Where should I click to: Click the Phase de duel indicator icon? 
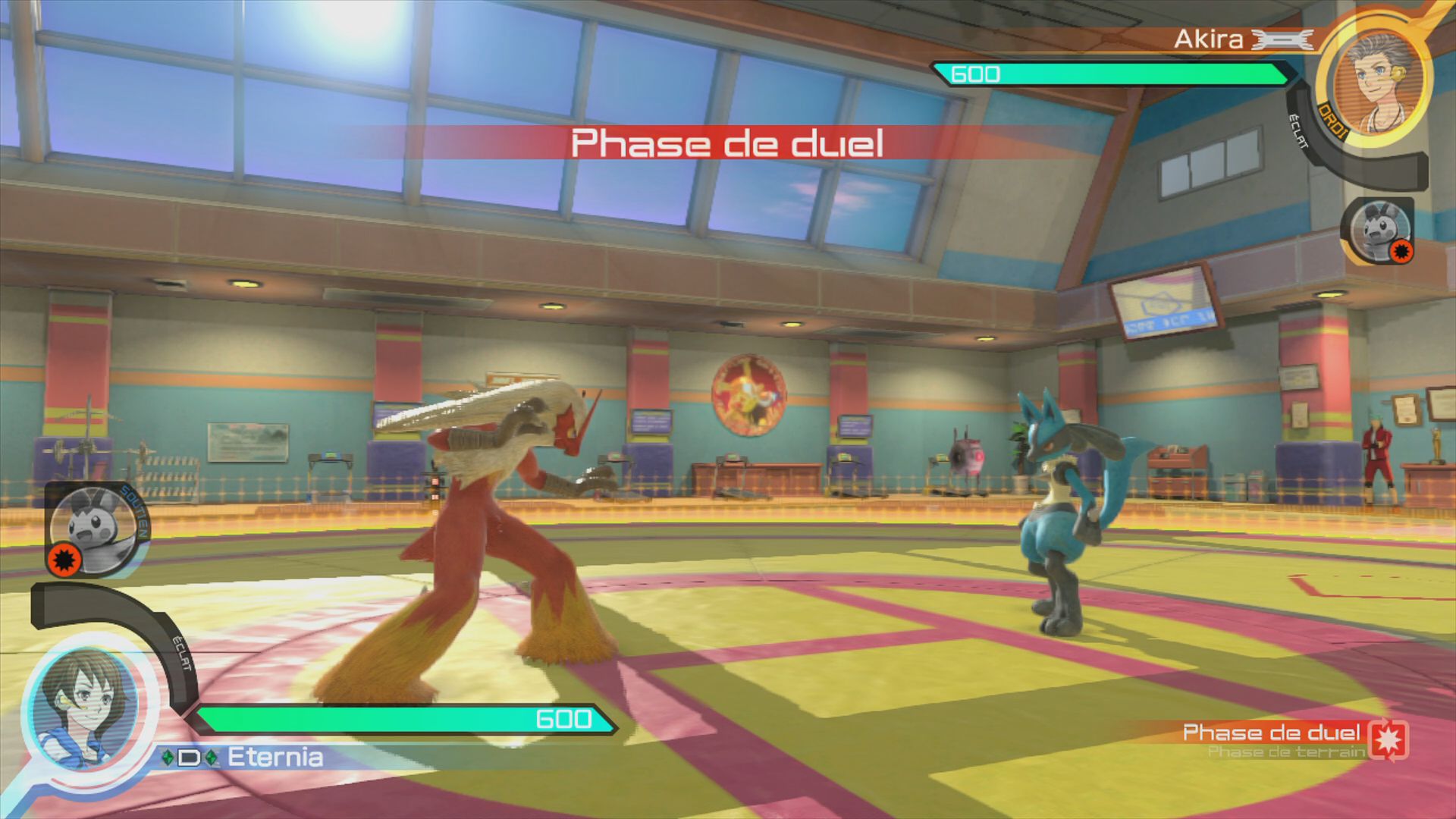click(x=1389, y=739)
